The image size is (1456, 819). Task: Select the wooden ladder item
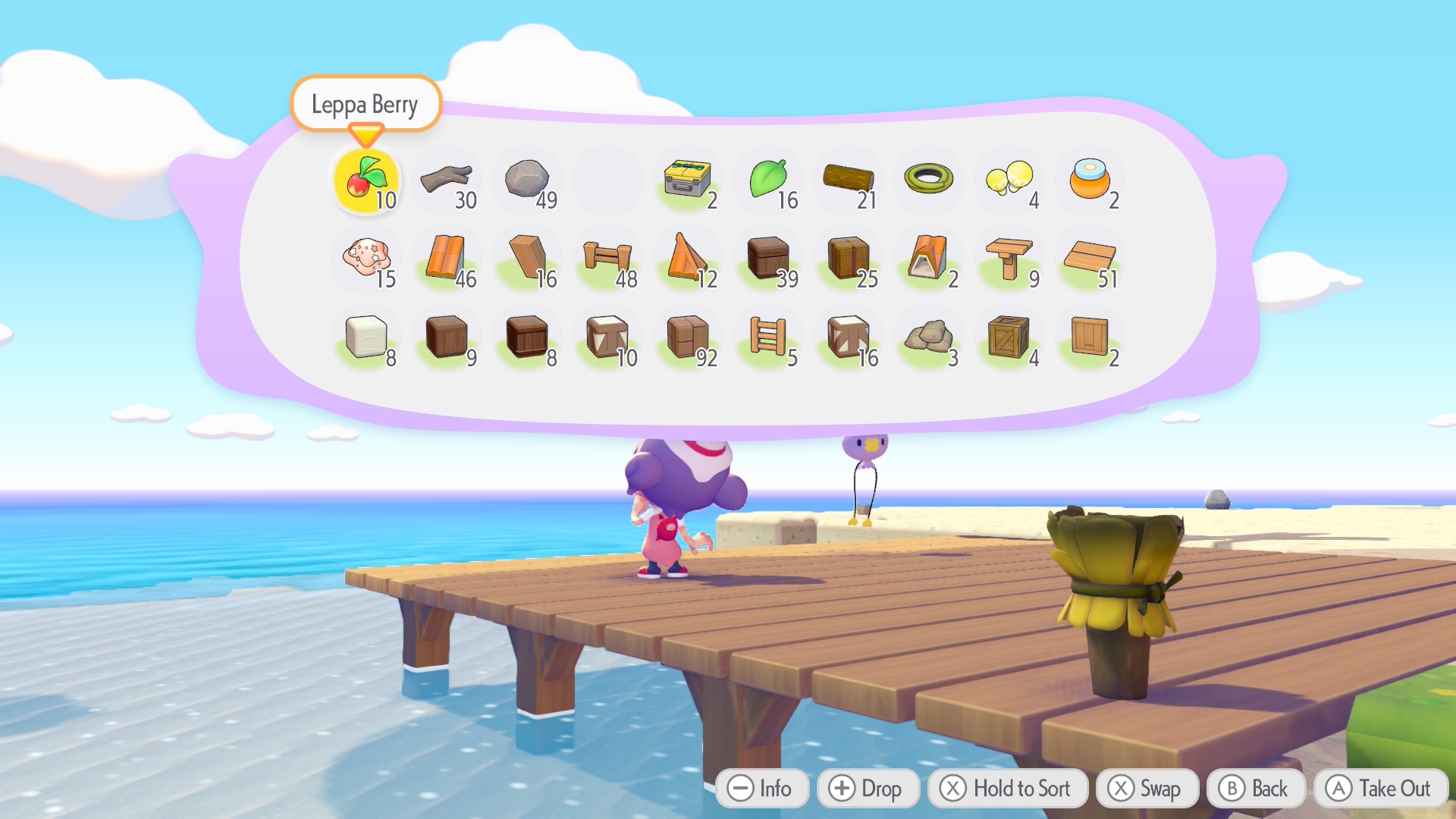click(768, 337)
